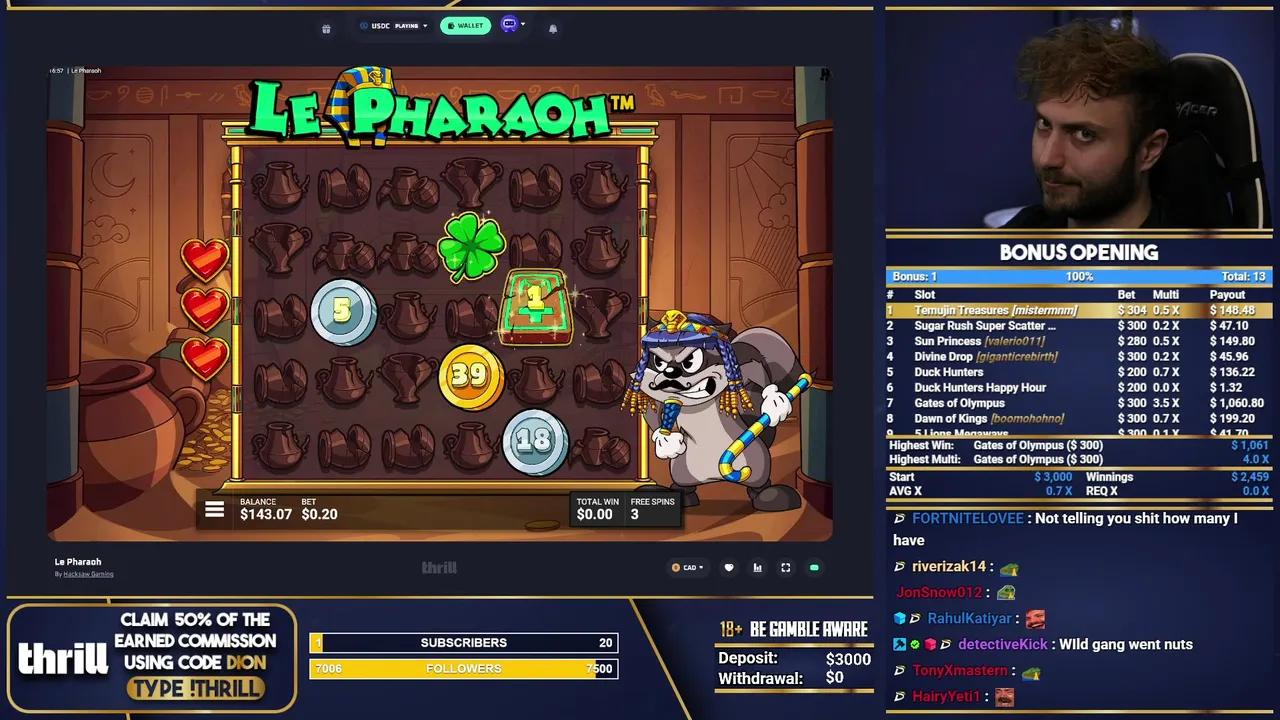The image size is (1280, 720).
Task: Switch balance display currency via CAD toggle
Action: coord(688,567)
